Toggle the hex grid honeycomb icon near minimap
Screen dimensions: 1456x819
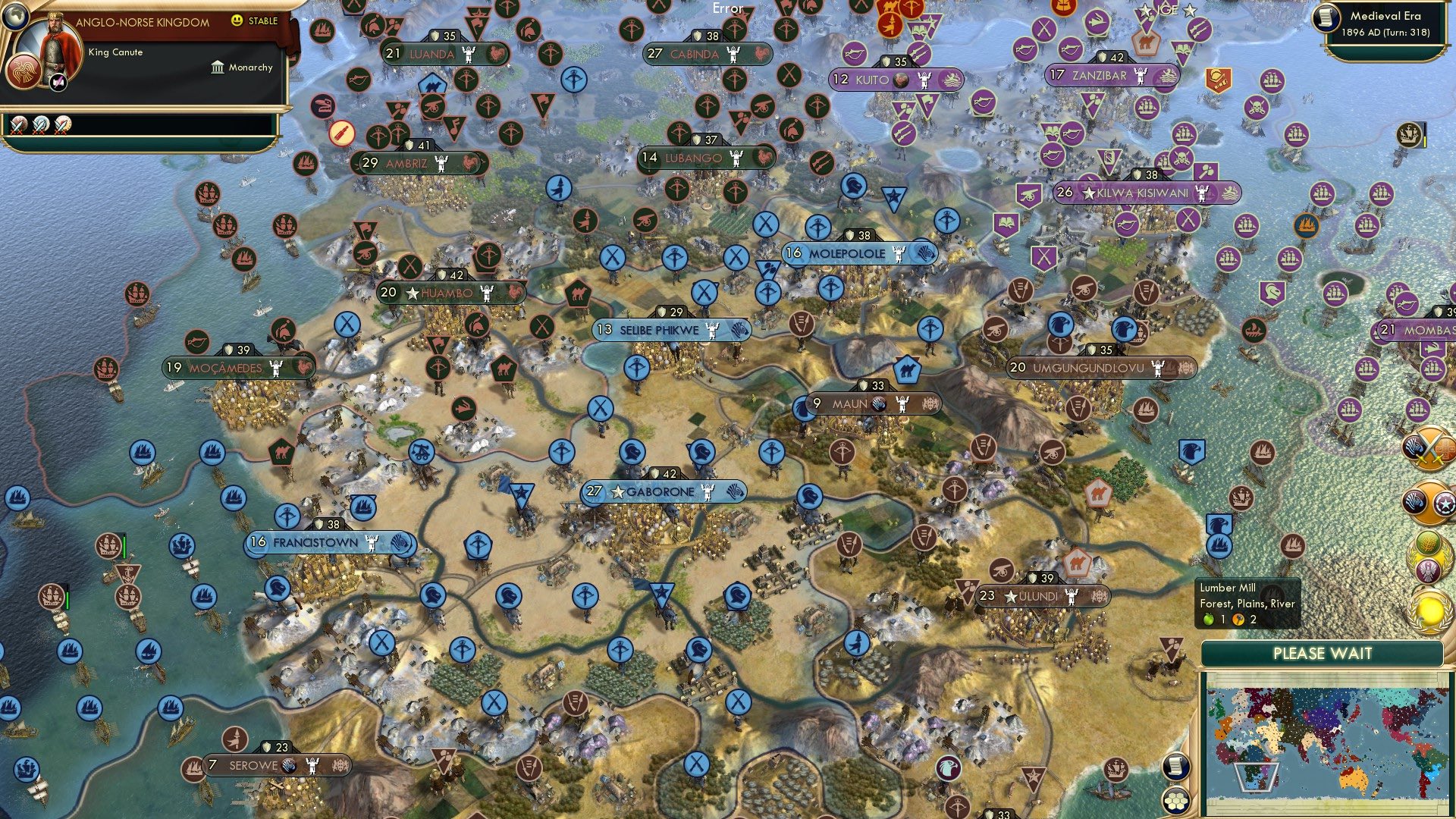pos(1176,802)
